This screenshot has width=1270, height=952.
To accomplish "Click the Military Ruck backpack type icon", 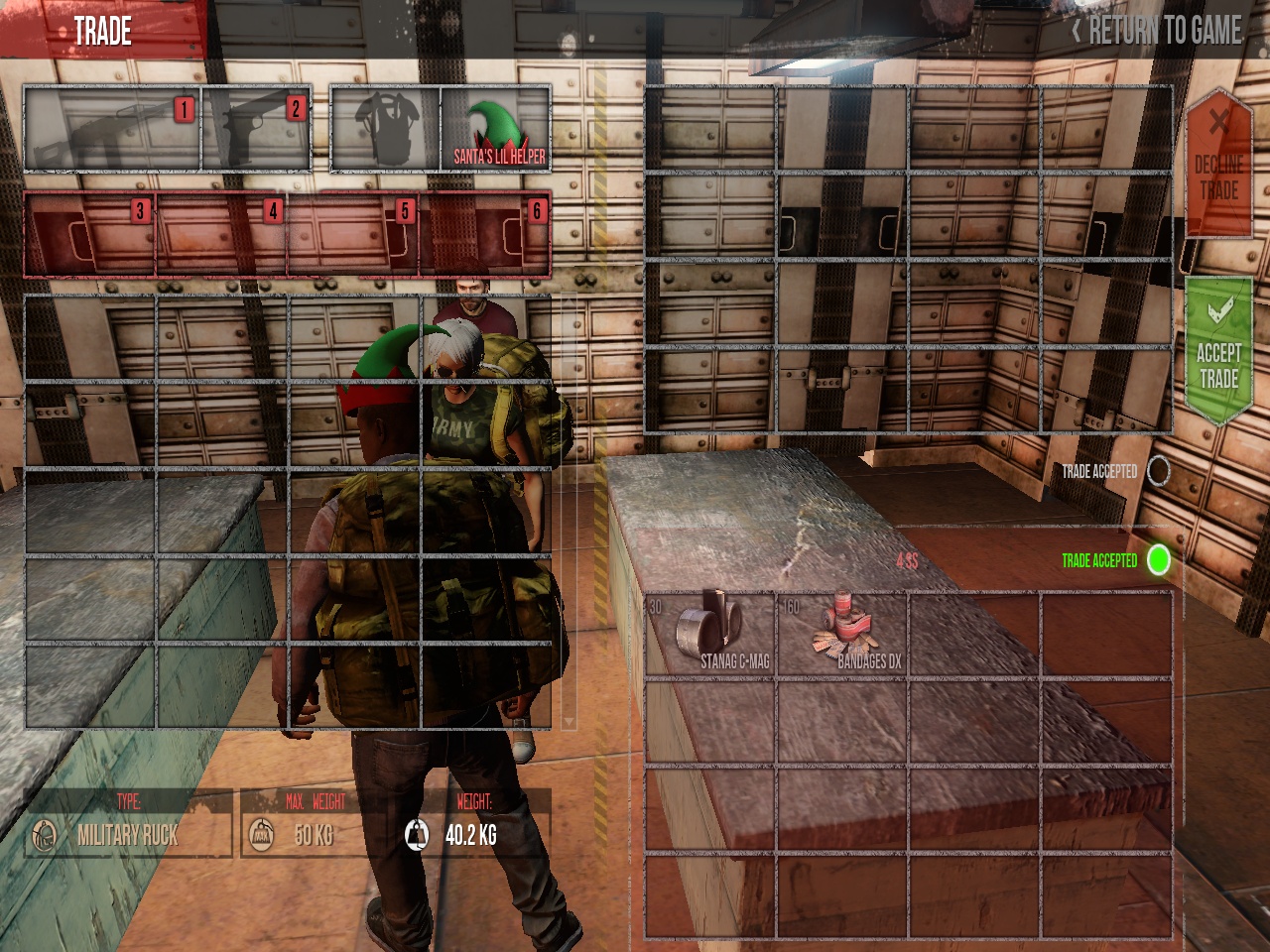I will (x=44, y=835).
